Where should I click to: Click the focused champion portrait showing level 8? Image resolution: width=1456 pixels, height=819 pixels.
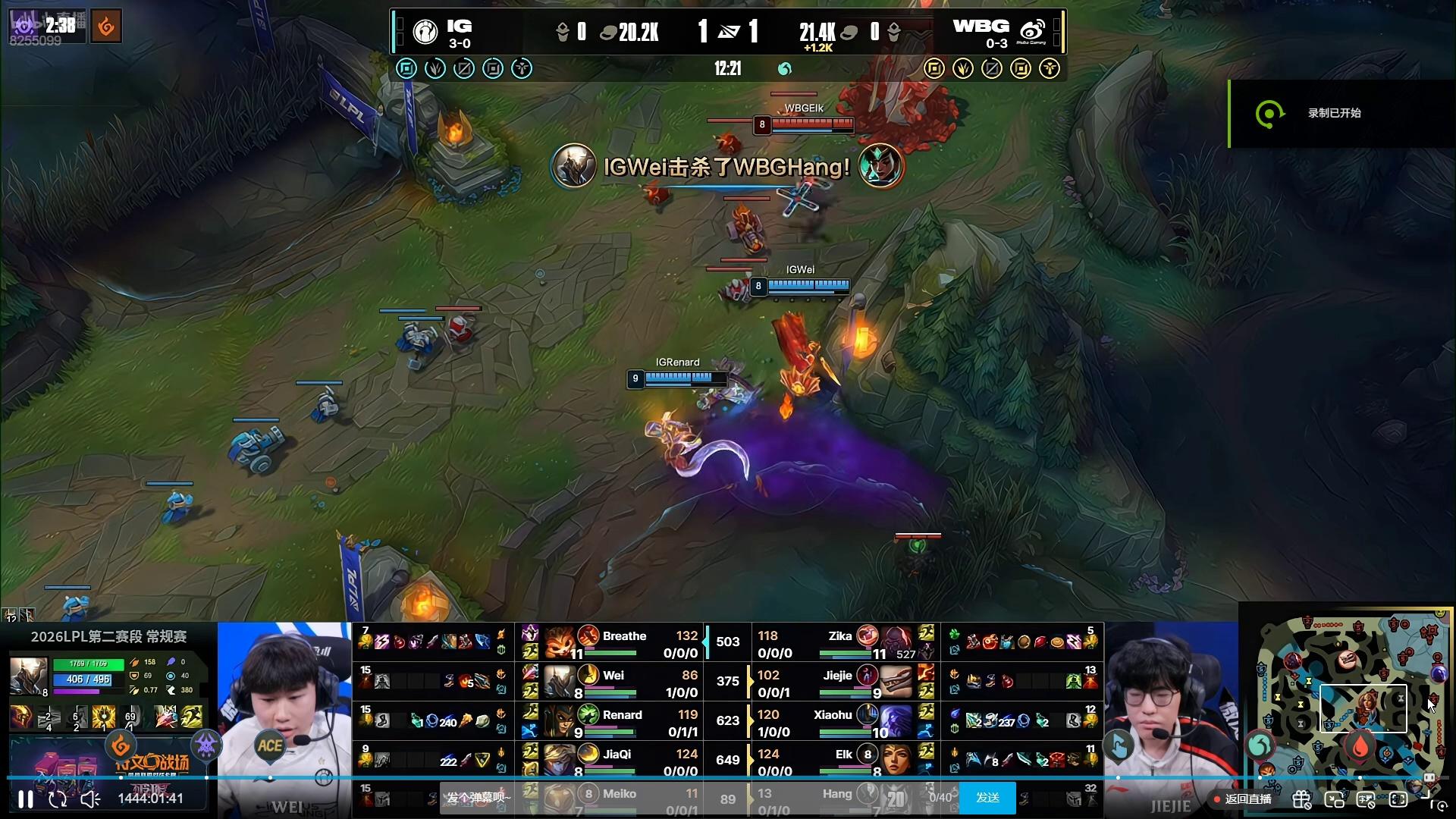[28, 675]
